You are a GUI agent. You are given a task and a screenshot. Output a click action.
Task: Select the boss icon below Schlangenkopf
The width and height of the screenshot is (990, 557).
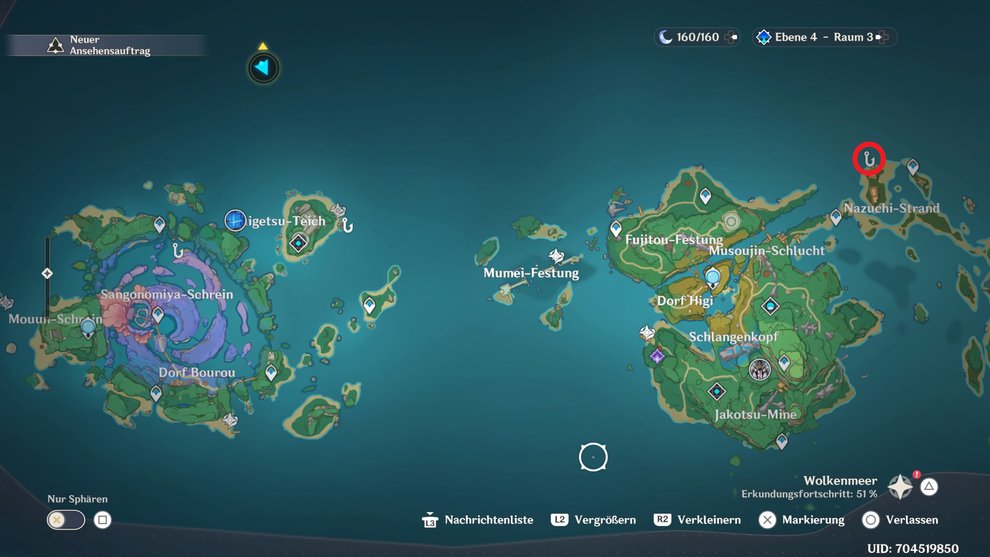point(760,369)
